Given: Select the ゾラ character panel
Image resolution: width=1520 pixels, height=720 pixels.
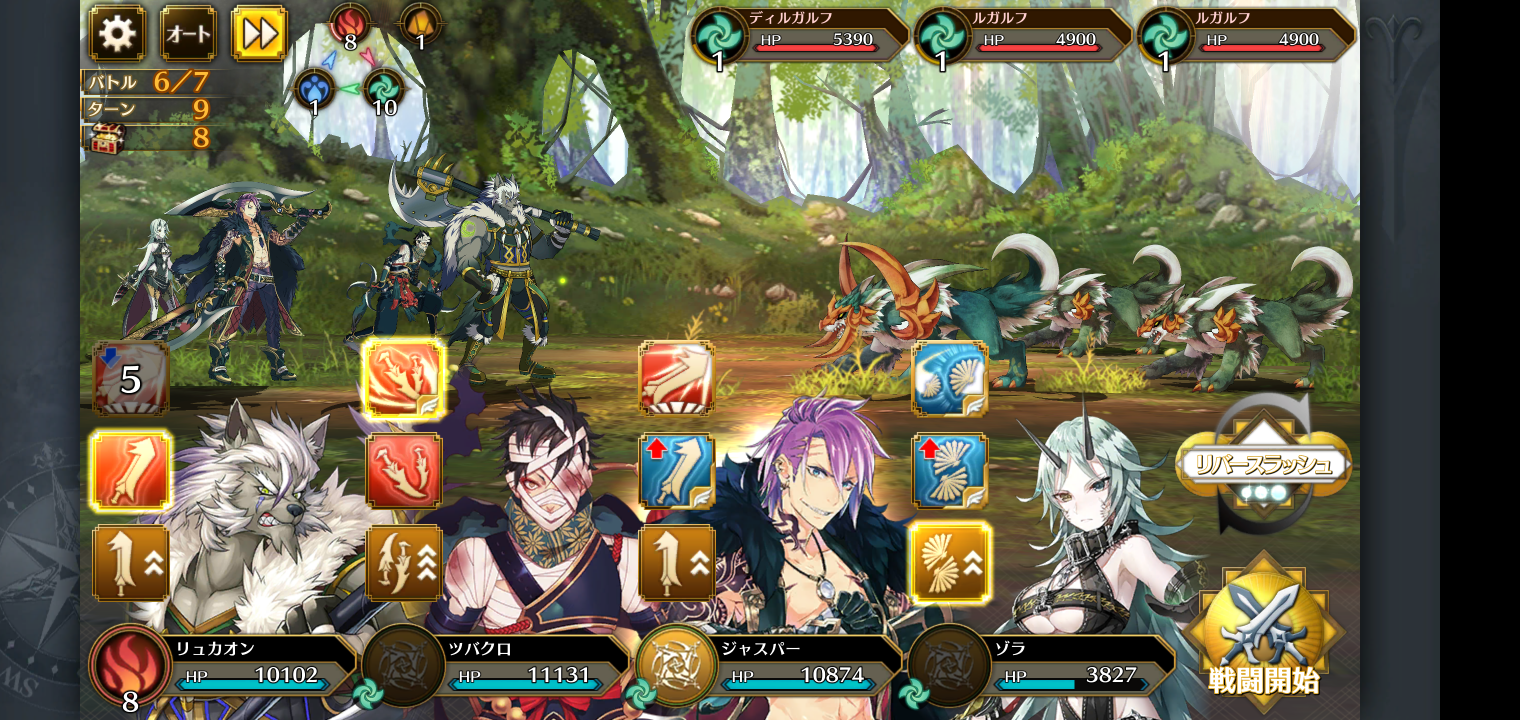Looking at the screenshot, I should coord(1043,663).
